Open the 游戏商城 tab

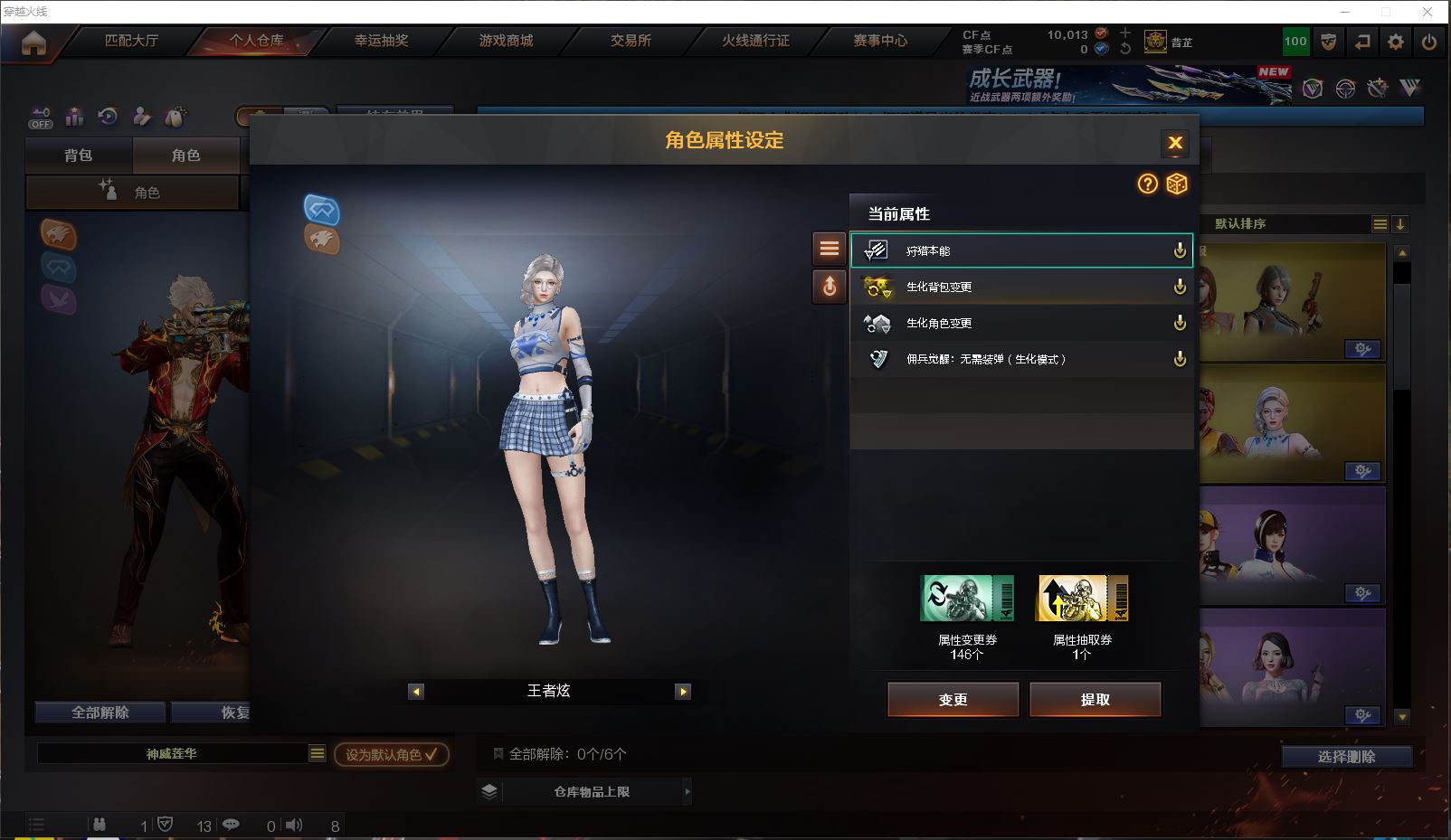point(506,41)
